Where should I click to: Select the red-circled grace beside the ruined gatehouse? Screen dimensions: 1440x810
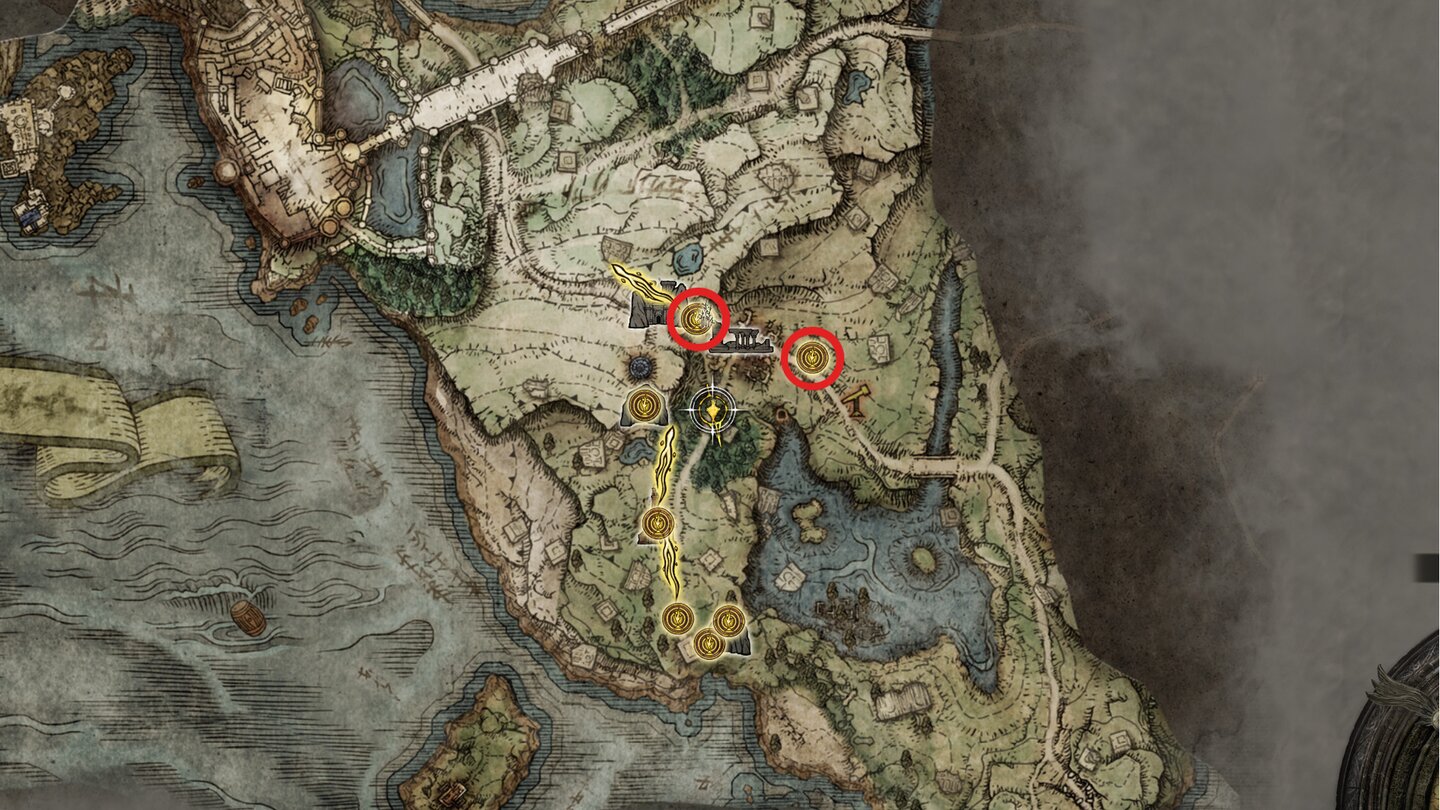(696, 319)
